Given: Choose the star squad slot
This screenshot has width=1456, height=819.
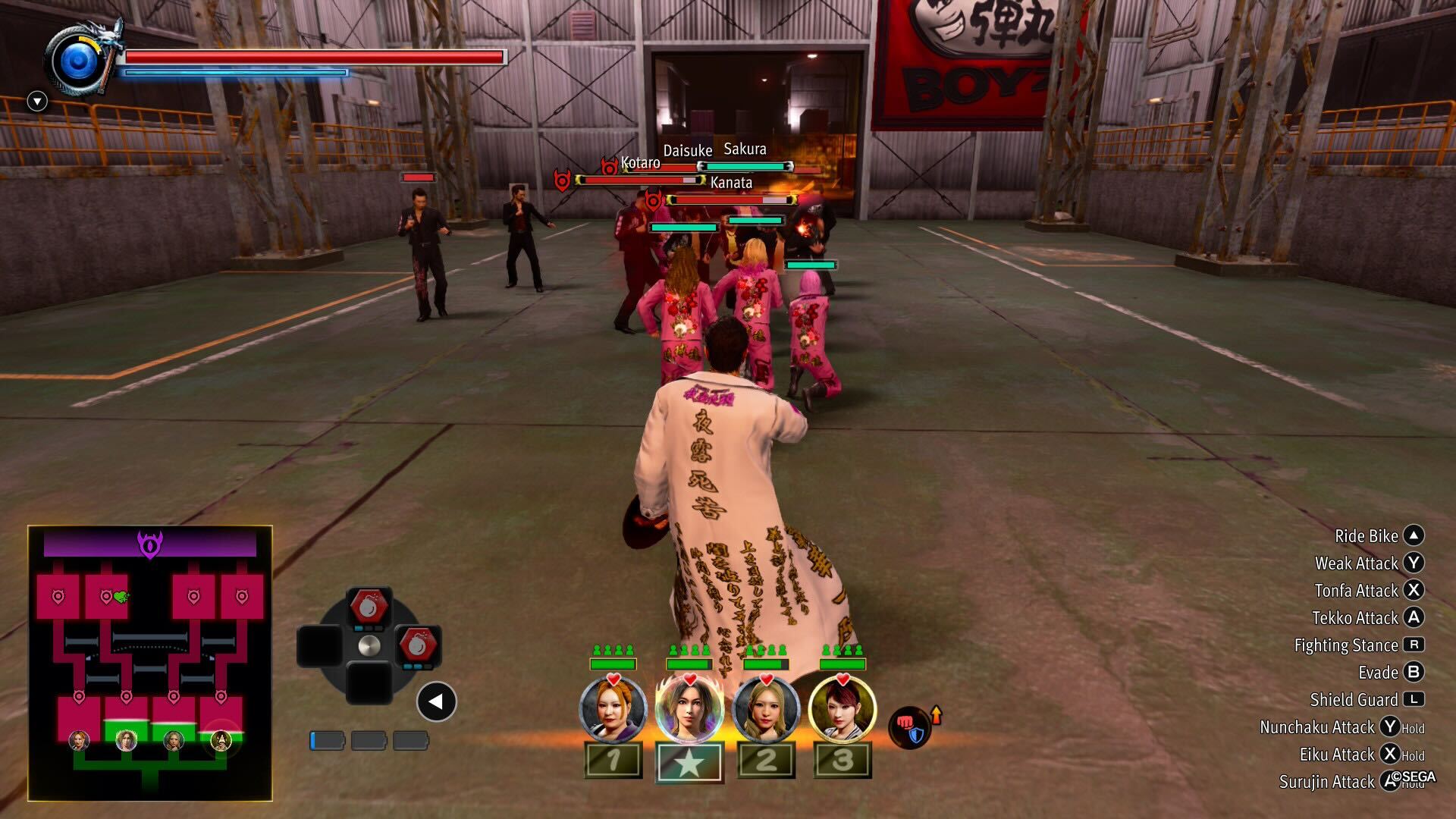Looking at the screenshot, I should [x=689, y=761].
